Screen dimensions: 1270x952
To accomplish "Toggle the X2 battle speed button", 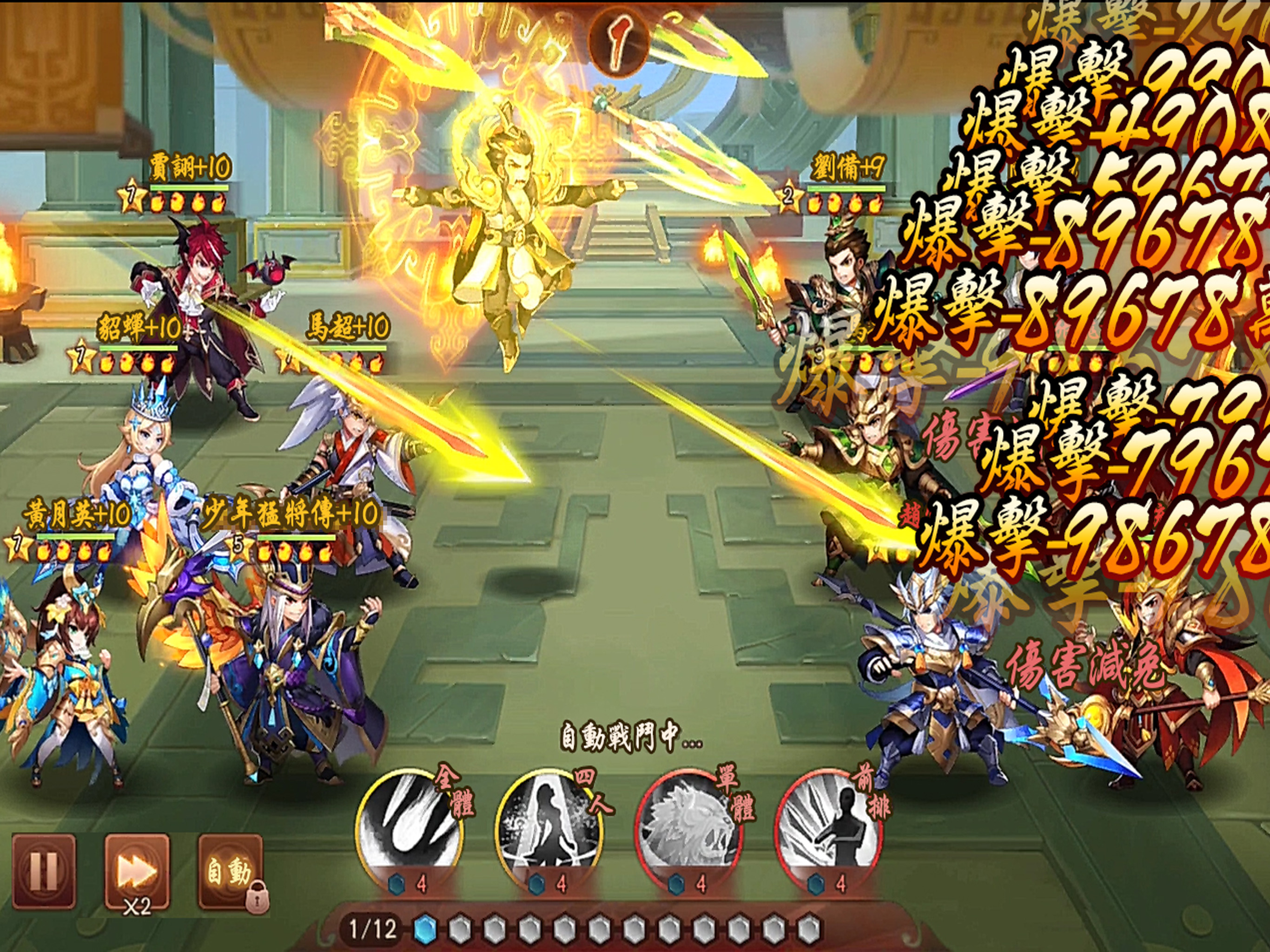I will (x=137, y=871).
